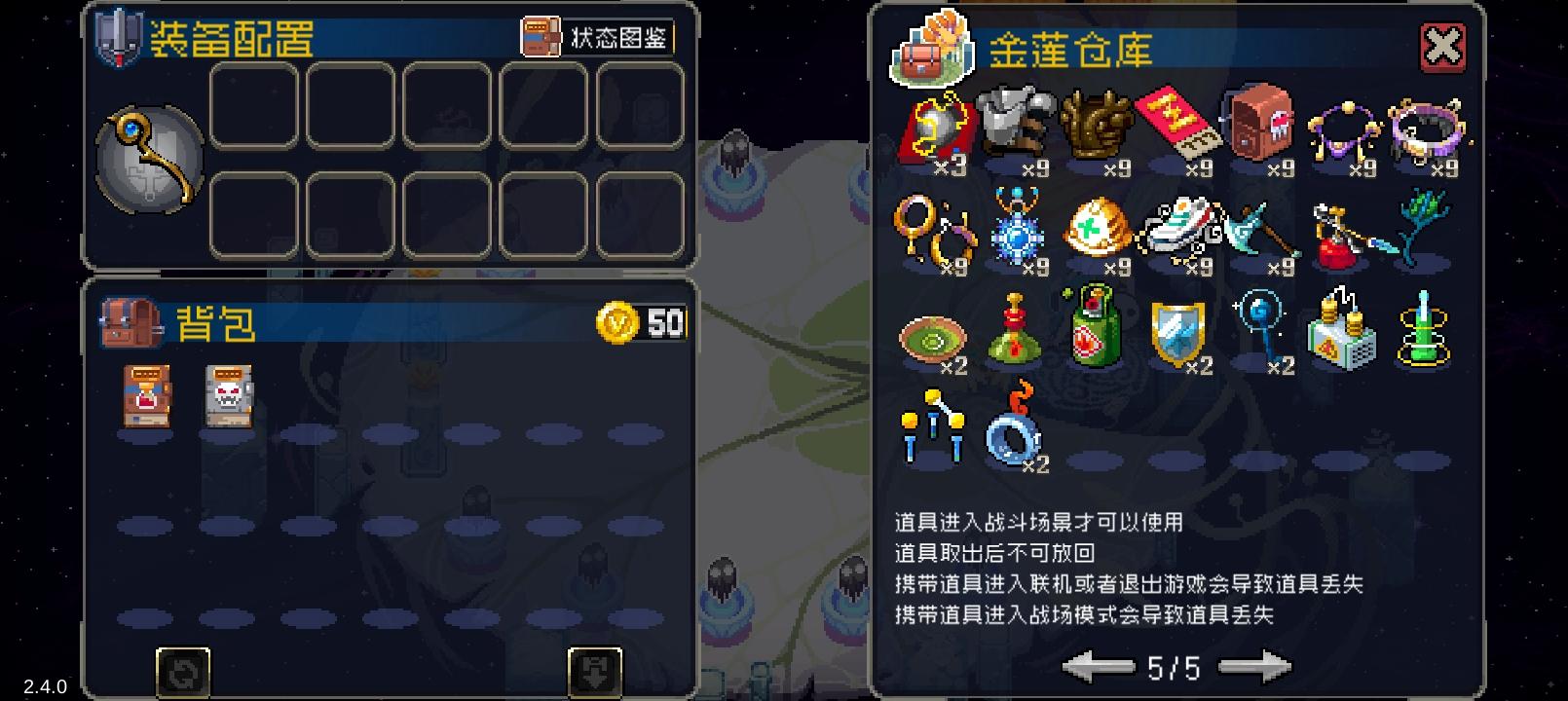The image size is (1568, 701).
Task: Go to the next warehouse page
Action: pyautogui.click(x=1256, y=668)
